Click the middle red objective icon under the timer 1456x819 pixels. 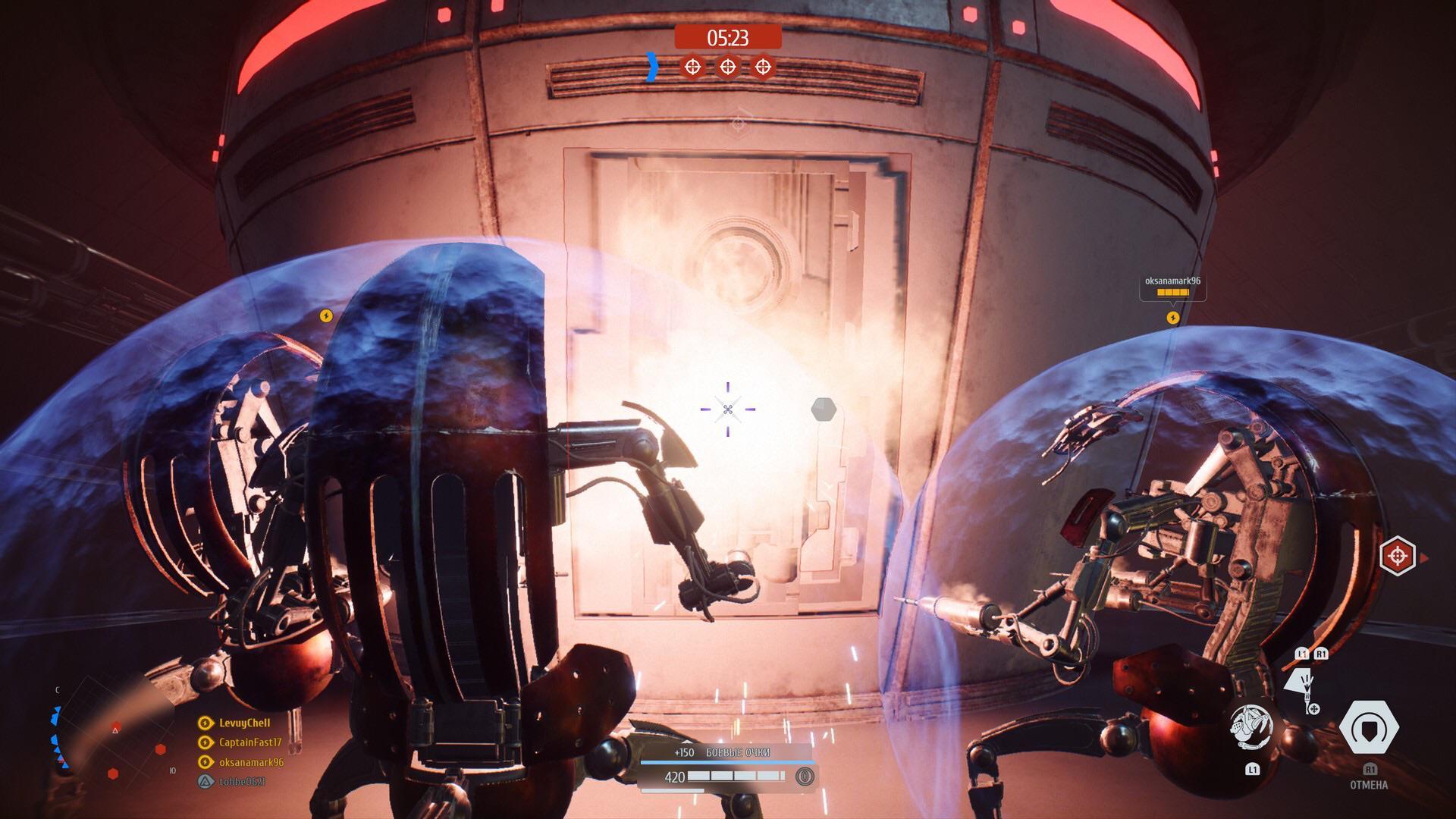click(x=727, y=67)
